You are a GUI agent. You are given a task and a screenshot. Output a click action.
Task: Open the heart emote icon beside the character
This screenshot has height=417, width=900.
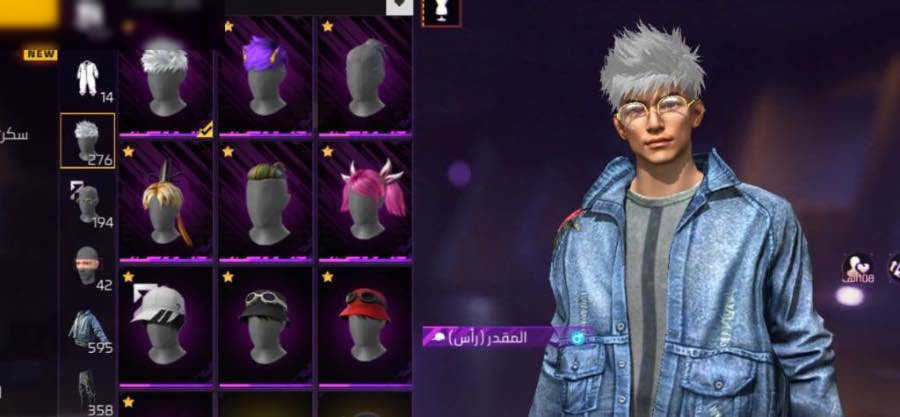click(857, 267)
